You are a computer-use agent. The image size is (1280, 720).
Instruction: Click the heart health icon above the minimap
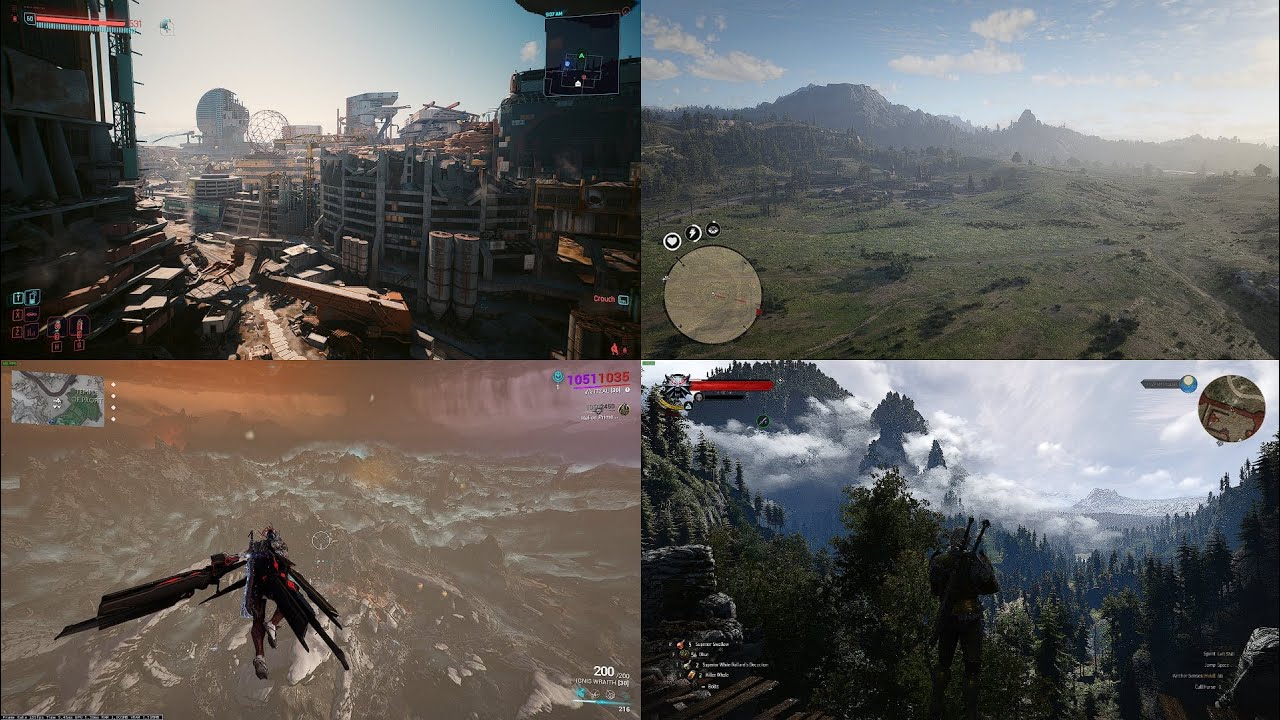pyautogui.click(x=672, y=241)
